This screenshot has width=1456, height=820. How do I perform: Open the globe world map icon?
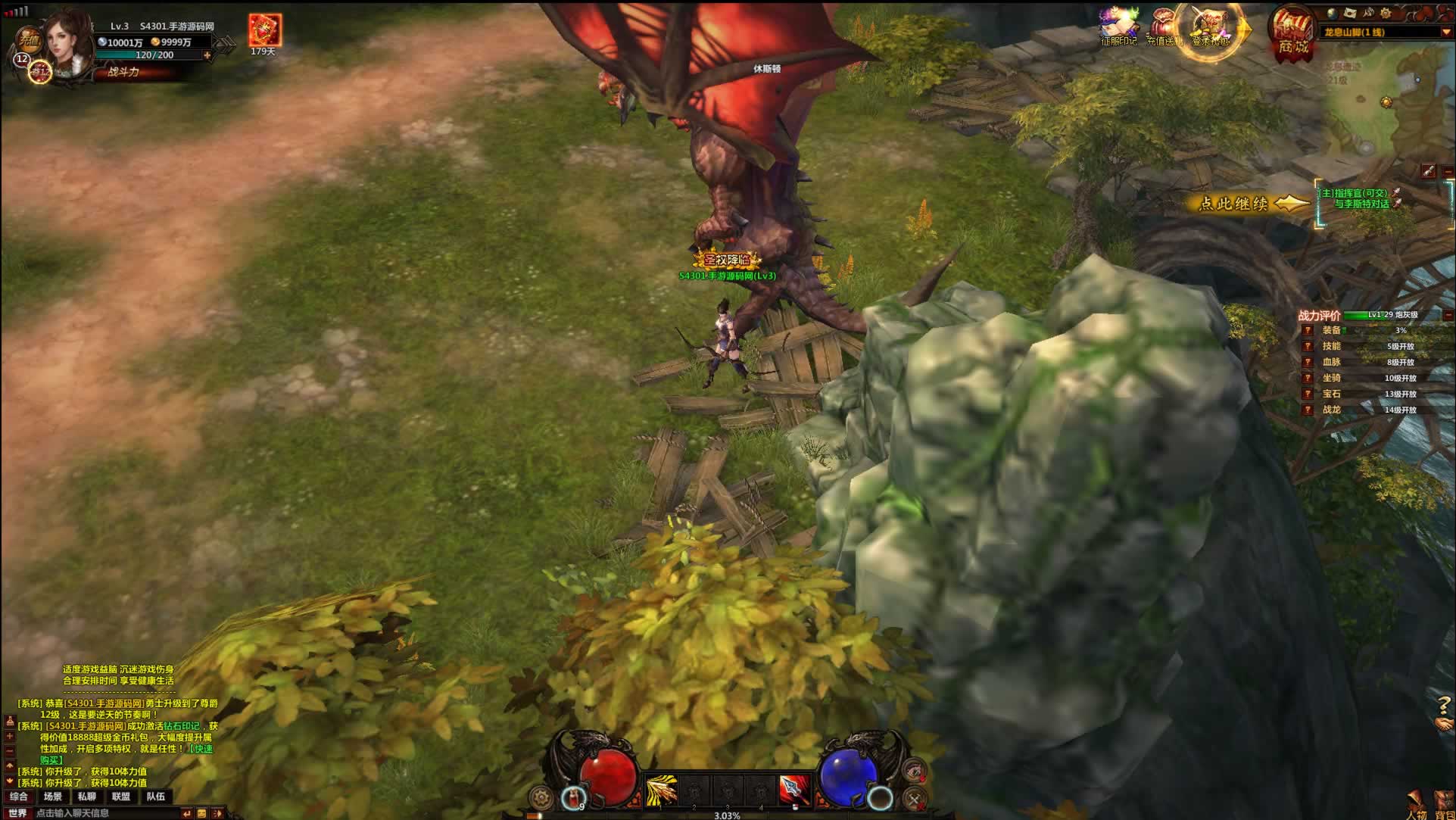tap(1332, 14)
